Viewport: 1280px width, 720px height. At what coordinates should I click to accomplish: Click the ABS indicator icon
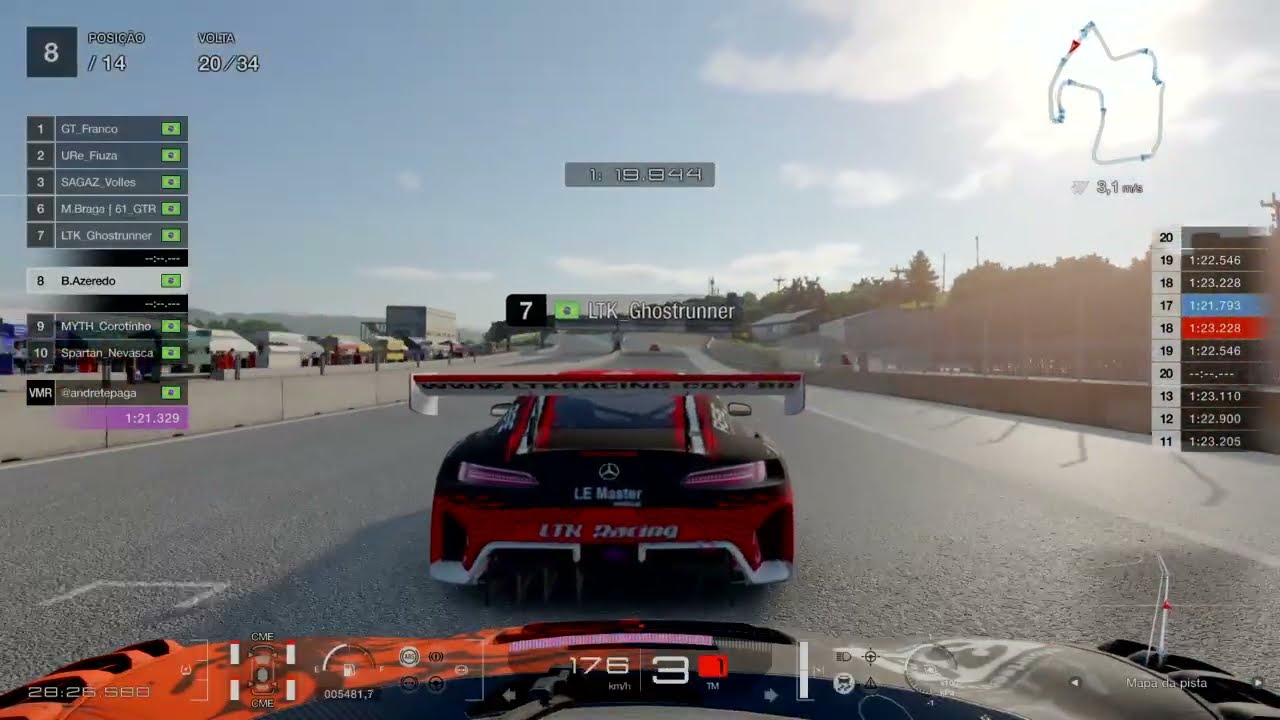(409, 657)
